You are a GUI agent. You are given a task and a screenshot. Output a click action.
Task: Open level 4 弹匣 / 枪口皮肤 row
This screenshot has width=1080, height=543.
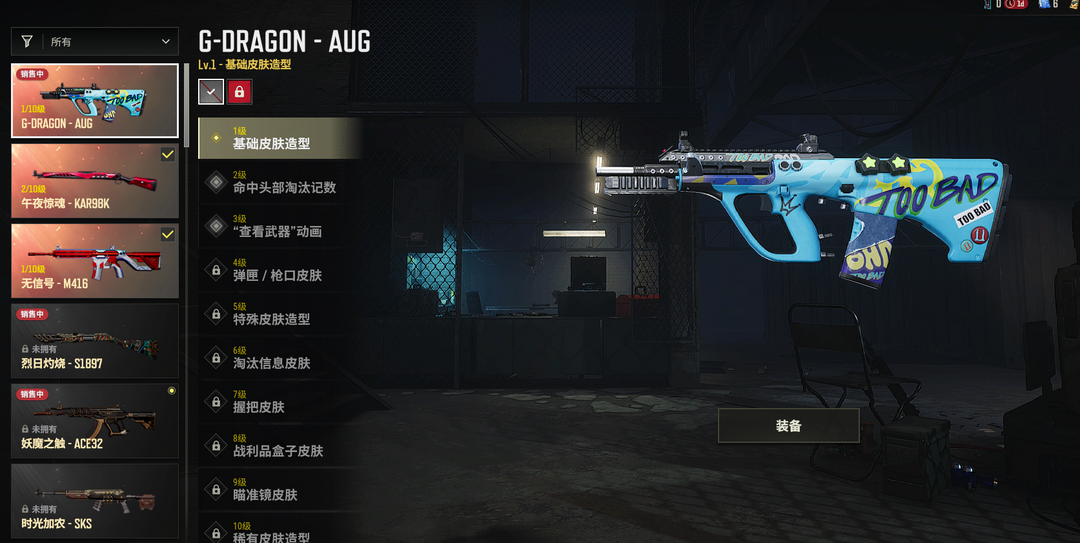click(x=279, y=271)
